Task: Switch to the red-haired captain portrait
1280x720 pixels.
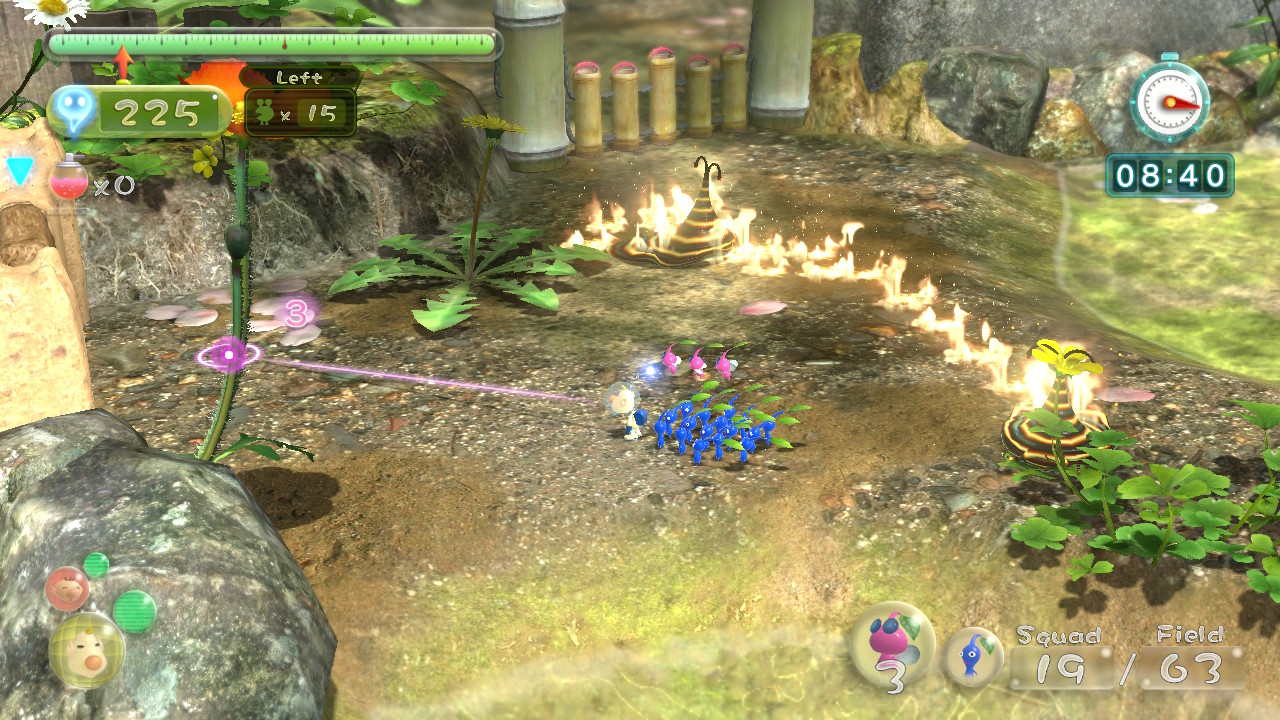Action: click(67, 589)
